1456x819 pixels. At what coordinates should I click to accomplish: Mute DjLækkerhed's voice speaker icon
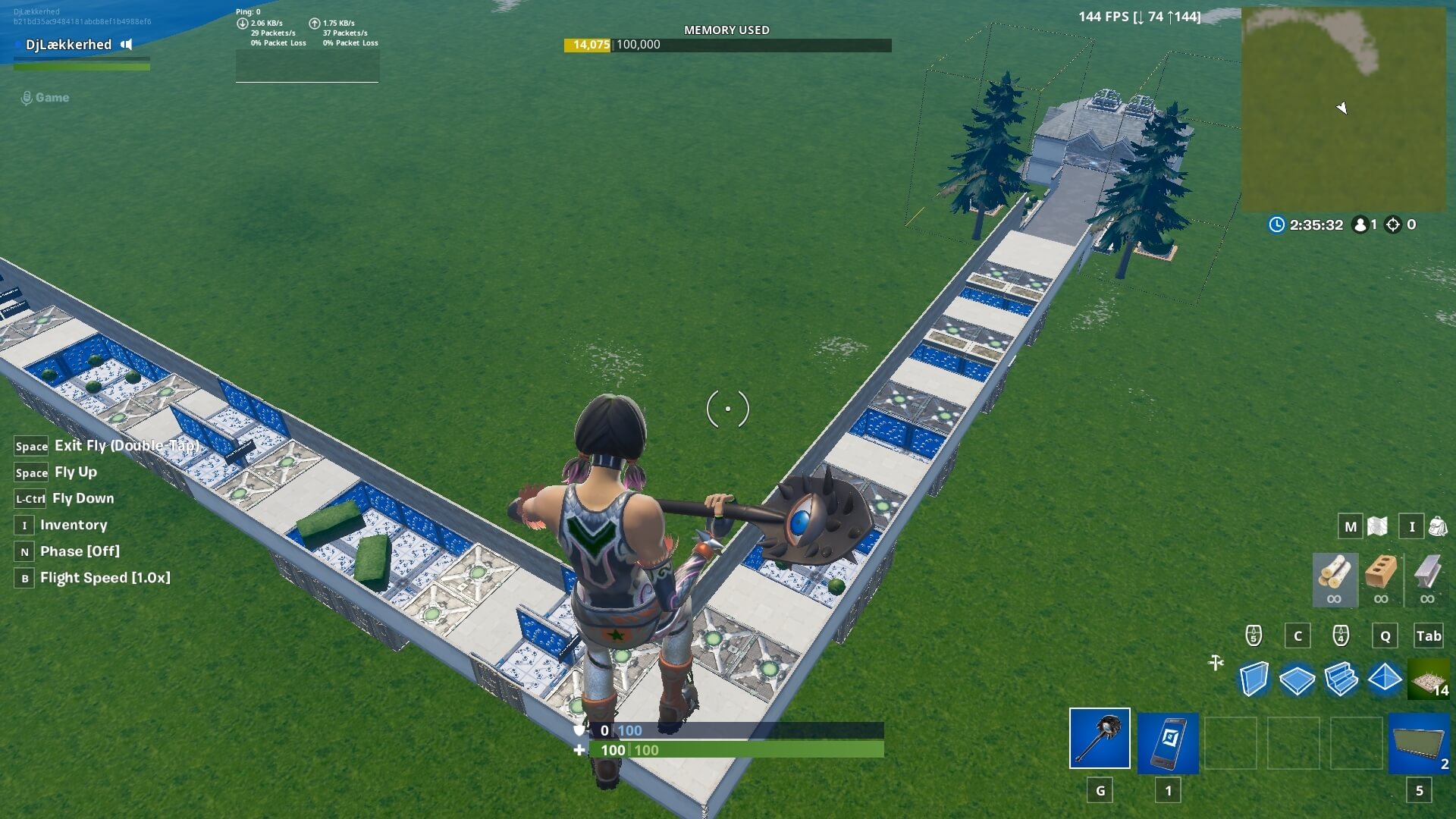(x=126, y=45)
